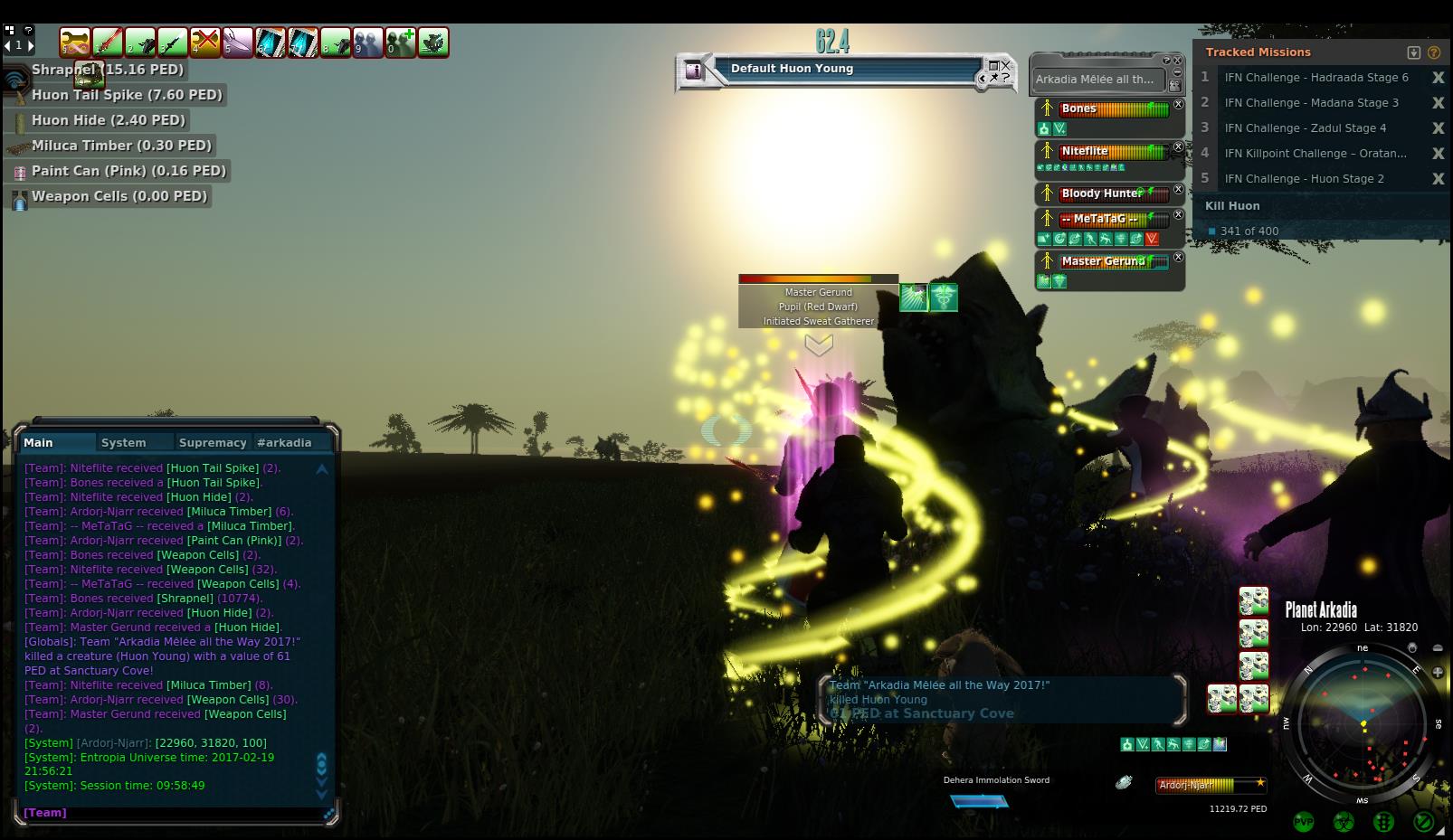
Task: Remove Bloody Hunter from team list
Action: [x=1178, y=190]
